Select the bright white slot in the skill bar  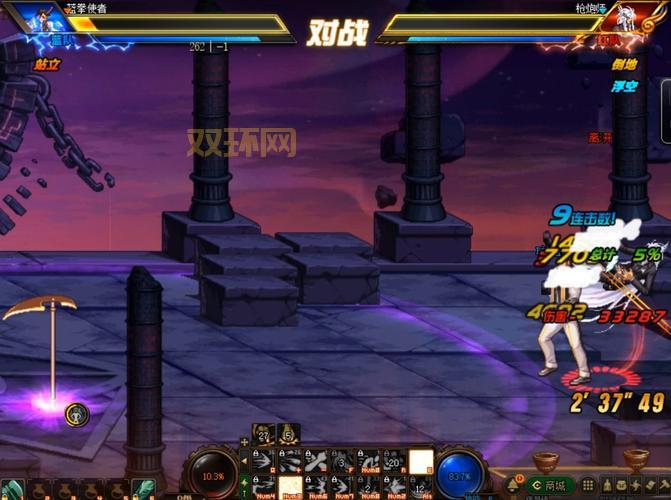pyautogui.click(x=421, y=461)
